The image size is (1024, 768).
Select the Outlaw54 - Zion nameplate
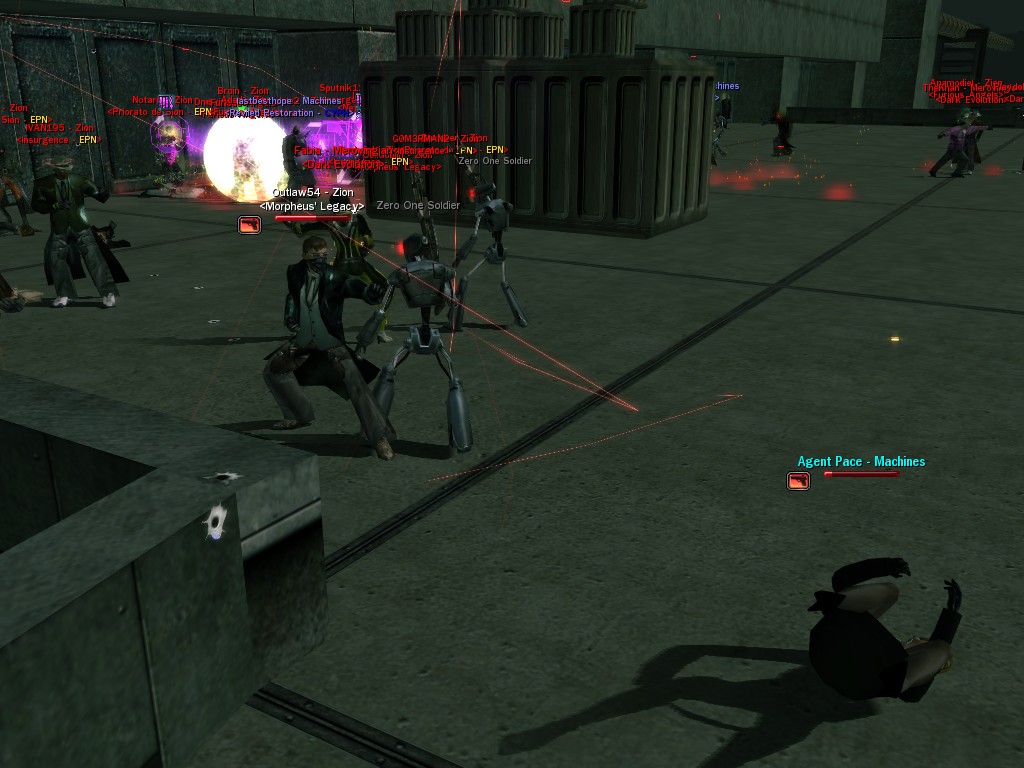point(312,192)
